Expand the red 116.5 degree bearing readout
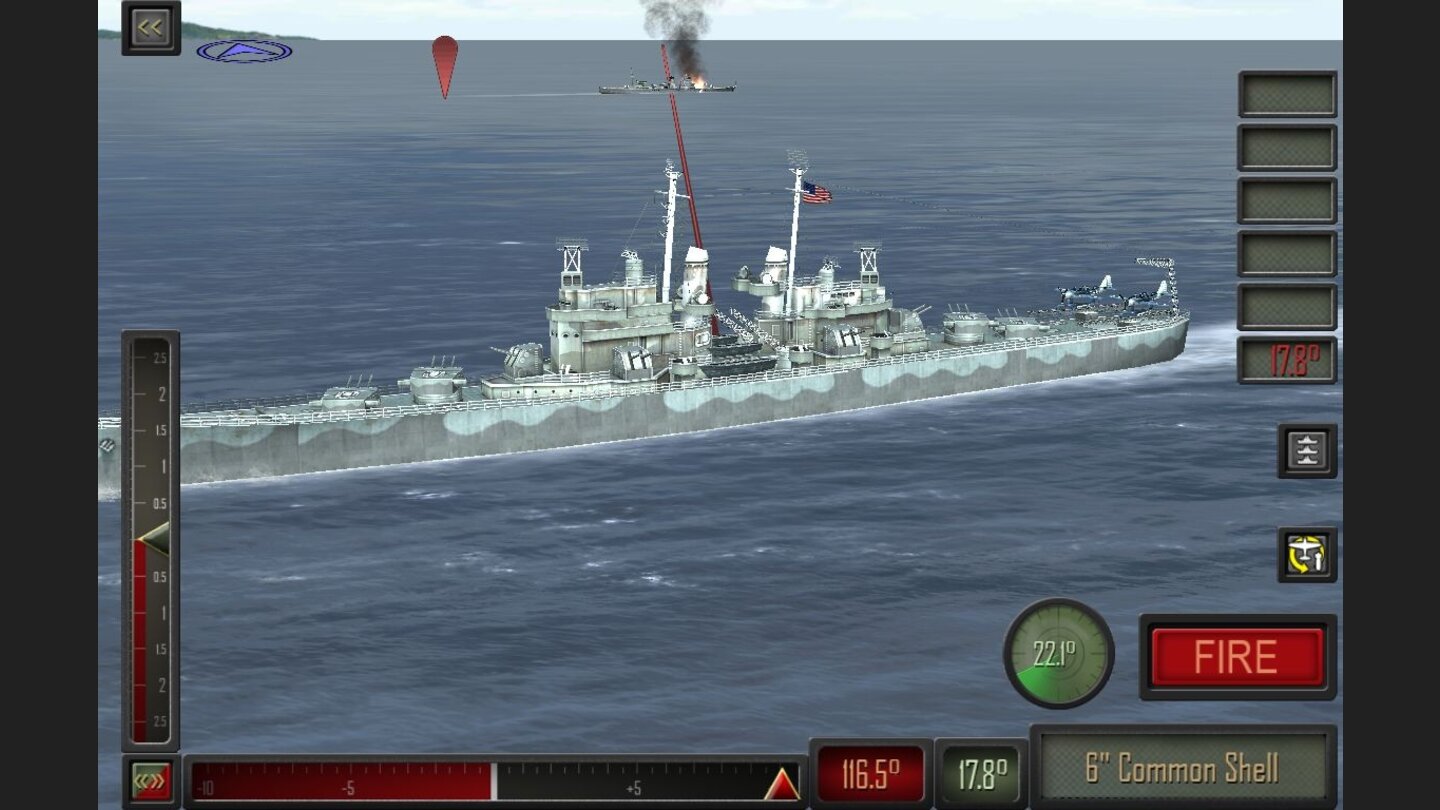The height and width of the screenshot is (810, 1440). [x=869, y=771]
